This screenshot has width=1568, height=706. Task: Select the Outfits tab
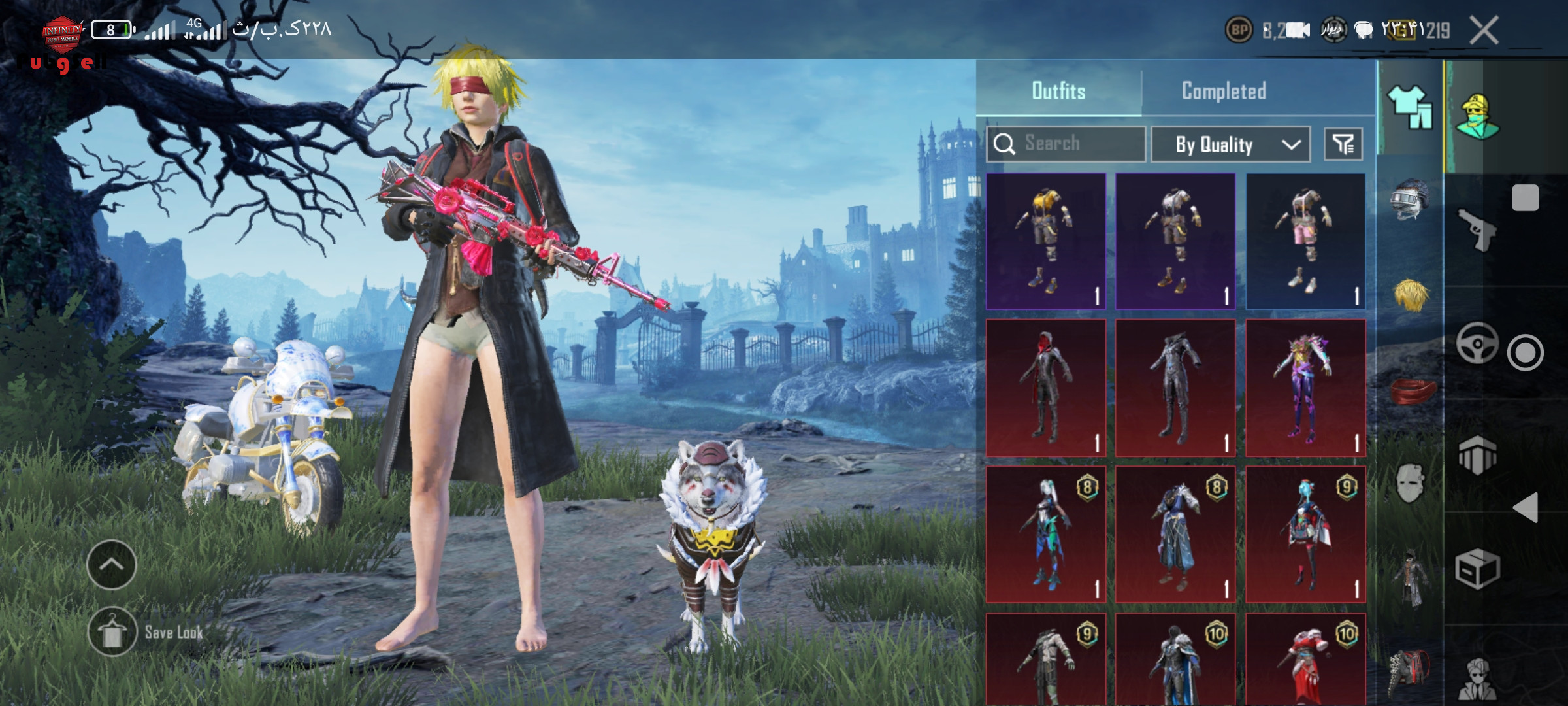coord(1058,91)
